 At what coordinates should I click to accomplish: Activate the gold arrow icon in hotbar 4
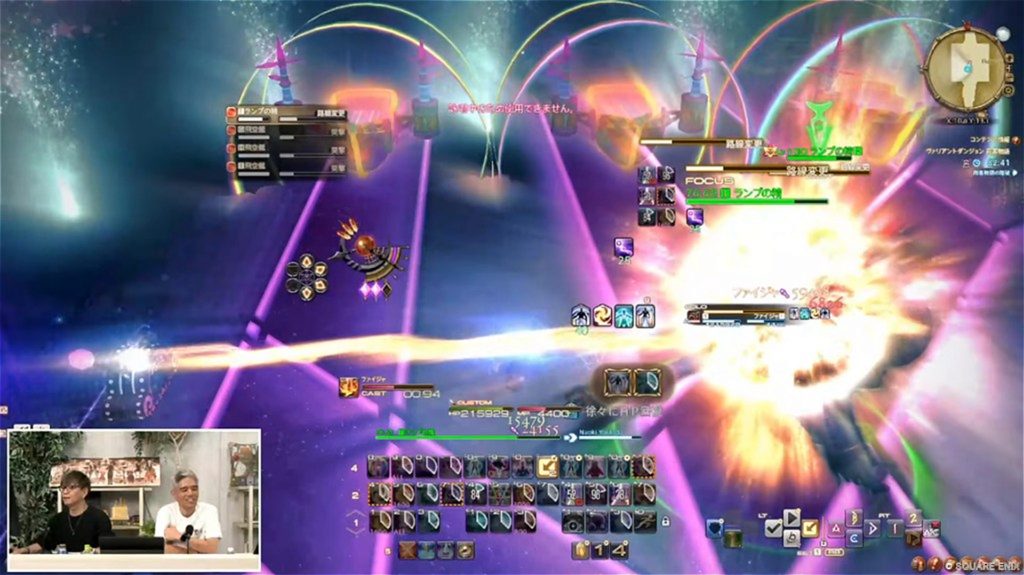click(x=547, y=467)
